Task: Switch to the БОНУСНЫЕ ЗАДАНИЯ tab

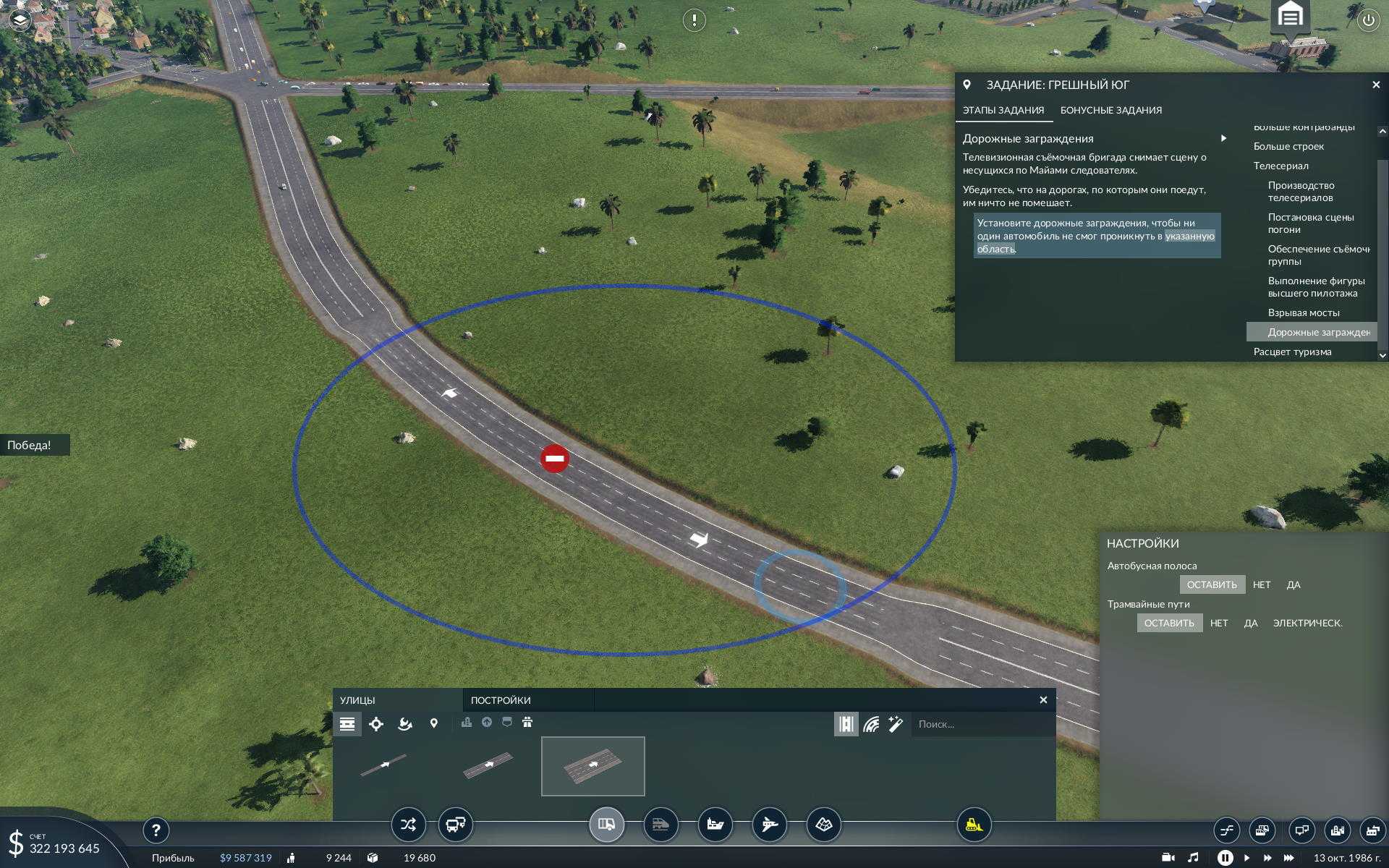Action: [1110, 110]
